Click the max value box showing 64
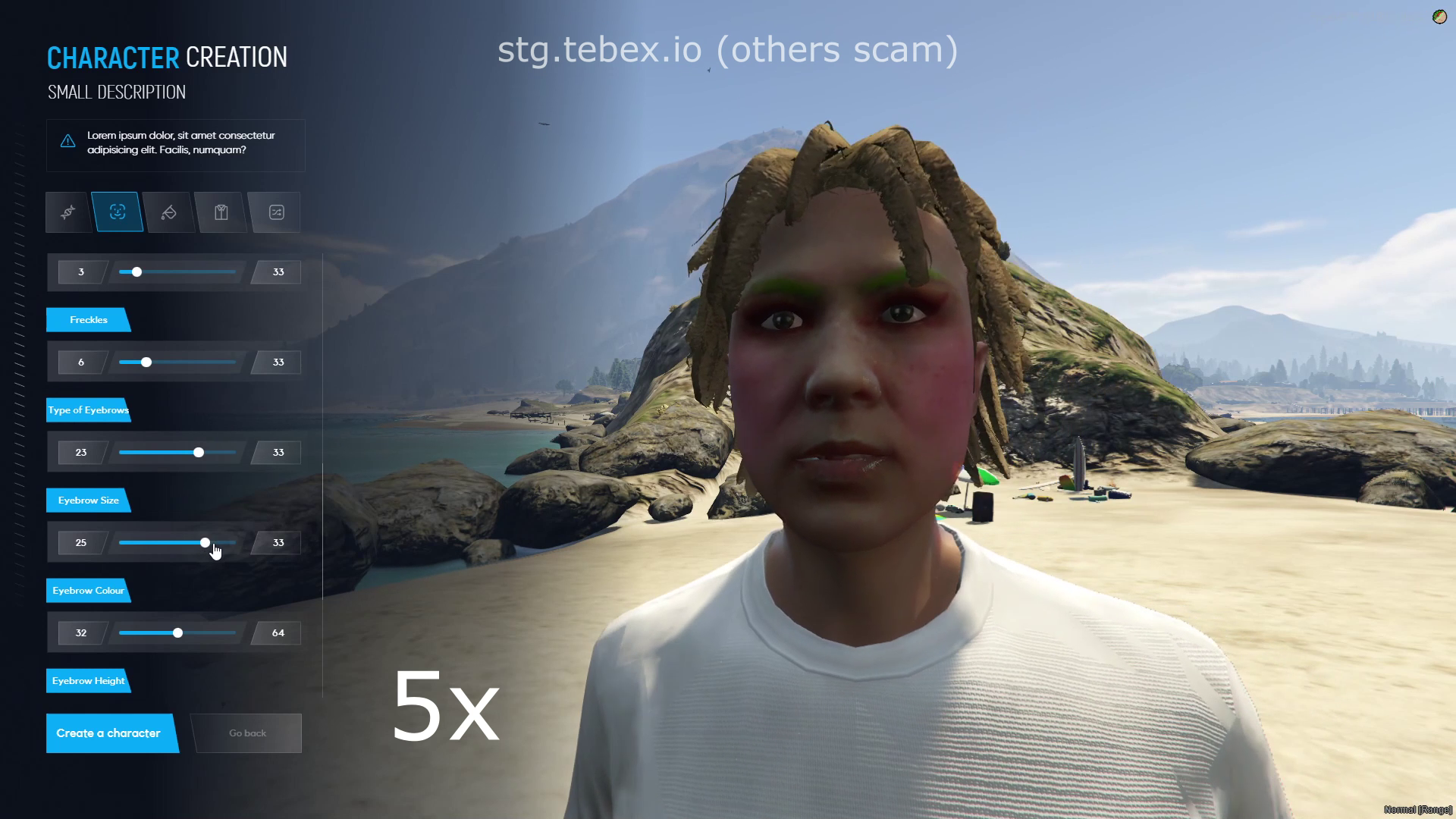 [x=278, y=632]
